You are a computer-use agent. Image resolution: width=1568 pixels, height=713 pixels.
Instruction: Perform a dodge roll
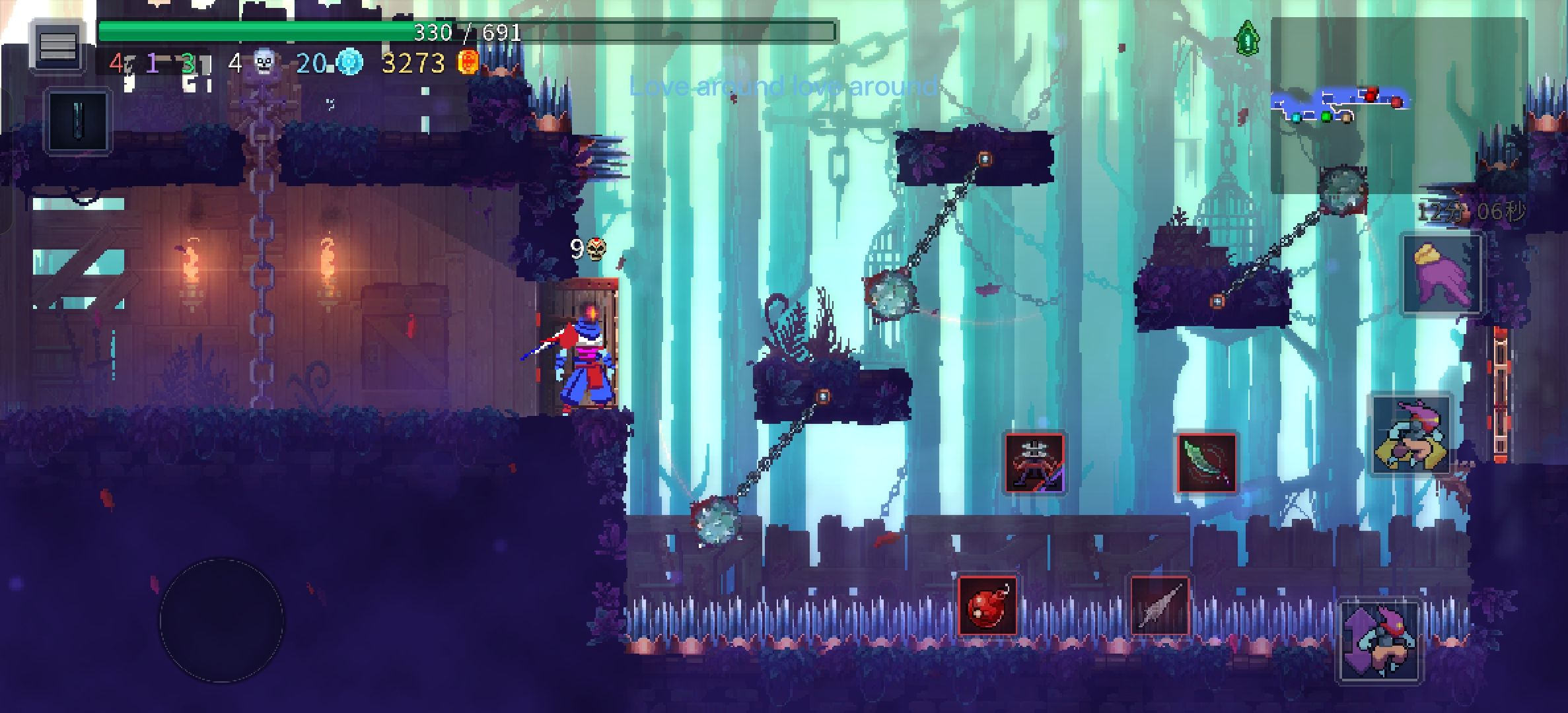(1411, 436)
